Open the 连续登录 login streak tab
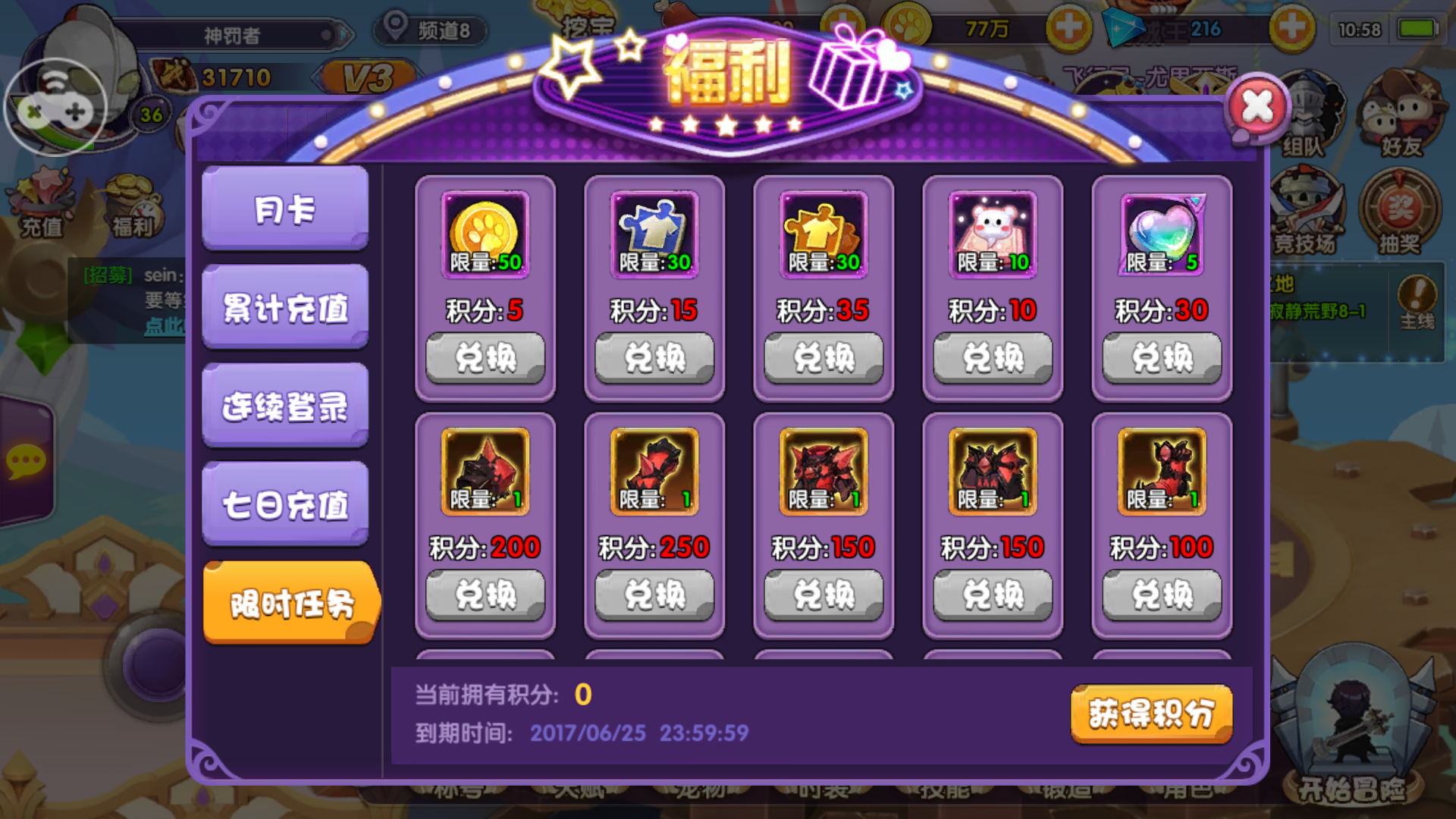Image resolution: width=1456 pixels, height=819 pixels. coord(284,404)
